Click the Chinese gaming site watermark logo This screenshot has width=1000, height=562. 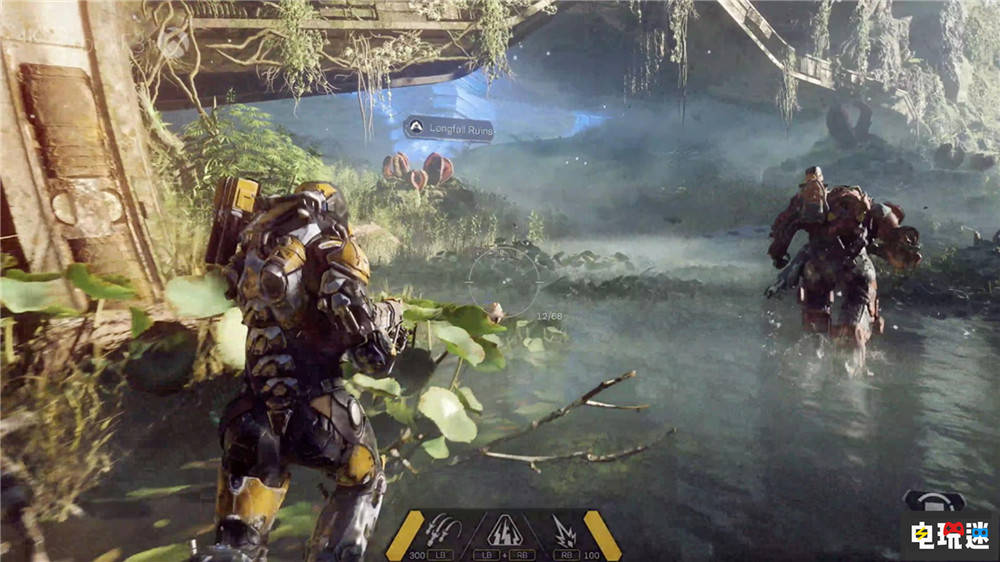tap(949, 535)
